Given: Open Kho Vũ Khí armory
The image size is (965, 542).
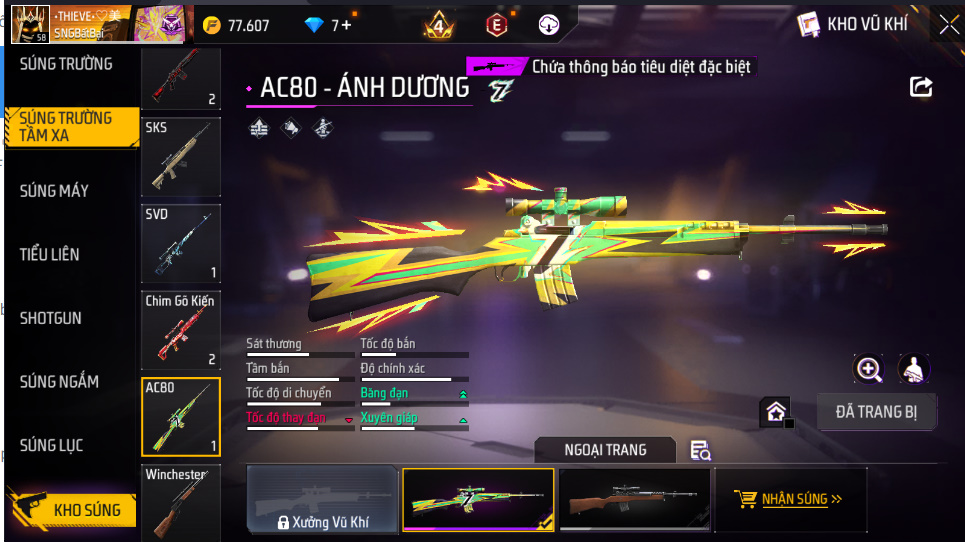Looking at the screenshot, I should 853,25.
